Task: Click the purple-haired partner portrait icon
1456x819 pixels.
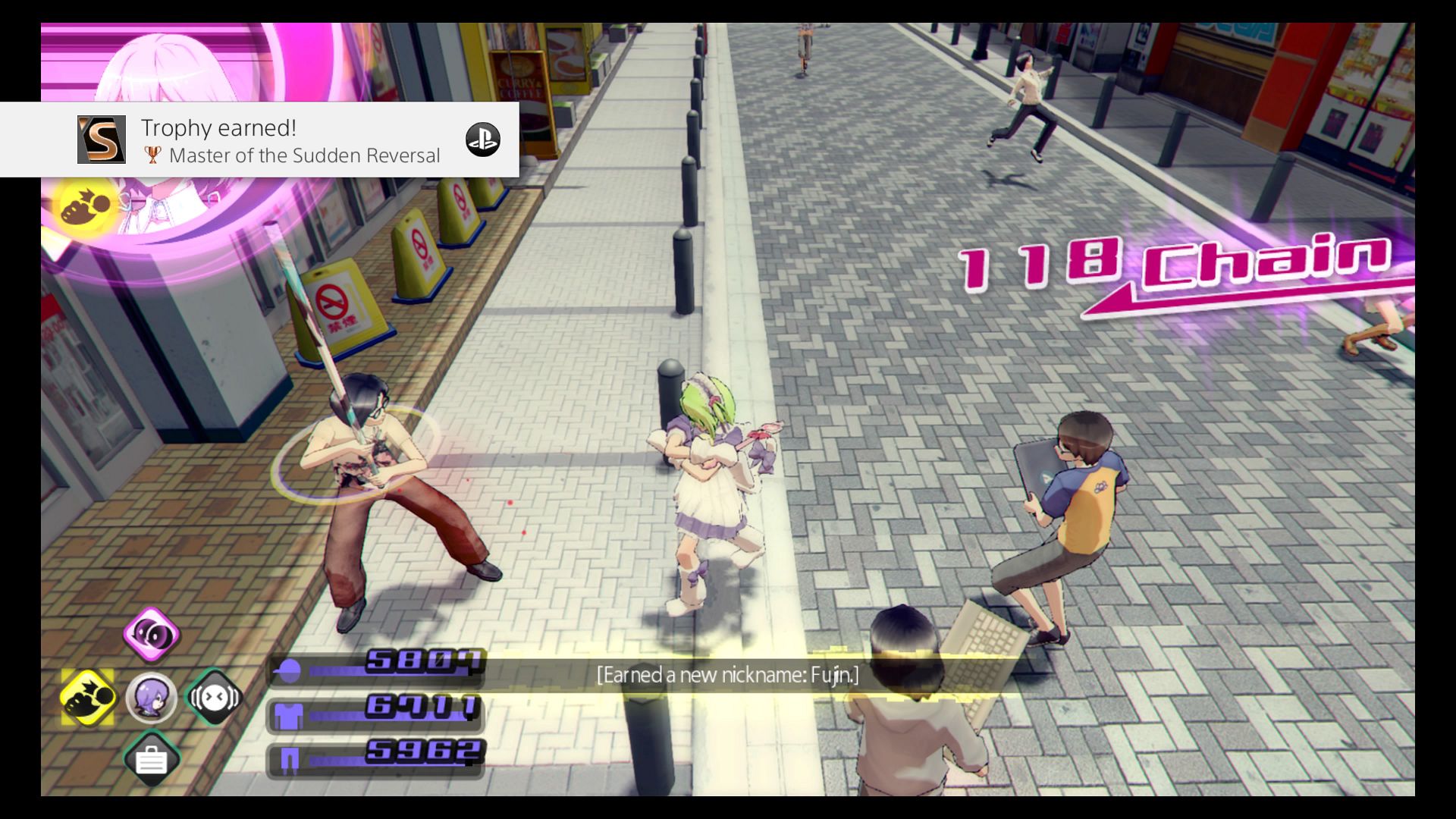Action: coord(152,697)
